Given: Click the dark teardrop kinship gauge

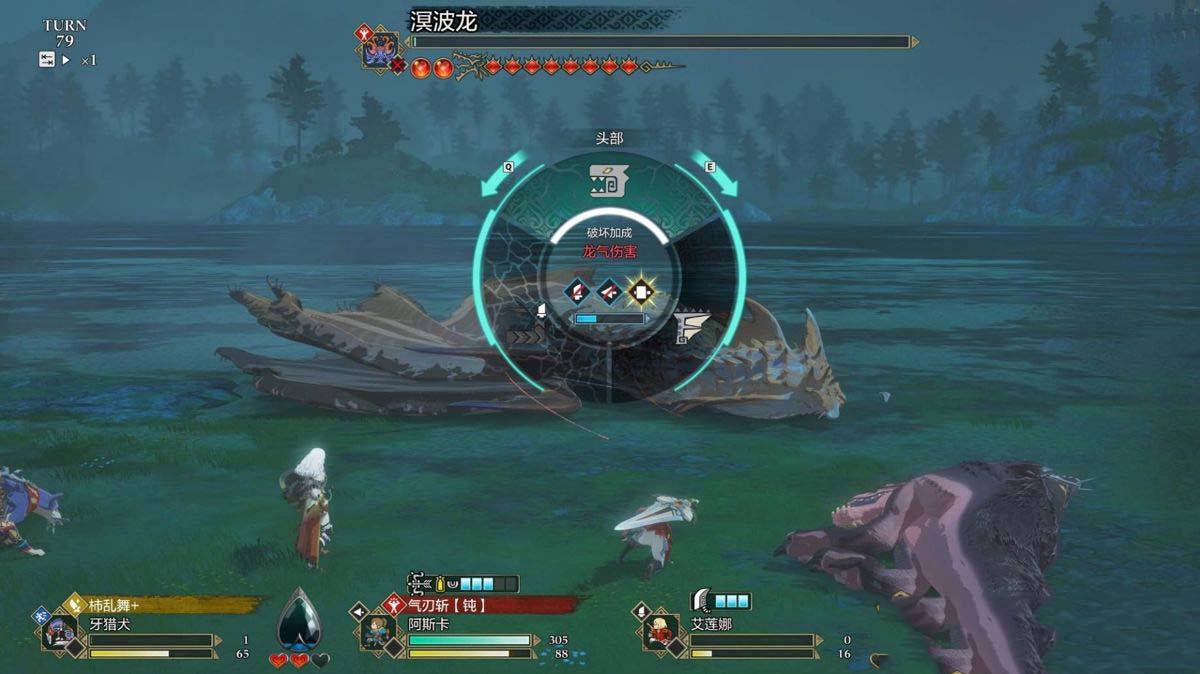Looking at the screenshot, I should (299, 621).
